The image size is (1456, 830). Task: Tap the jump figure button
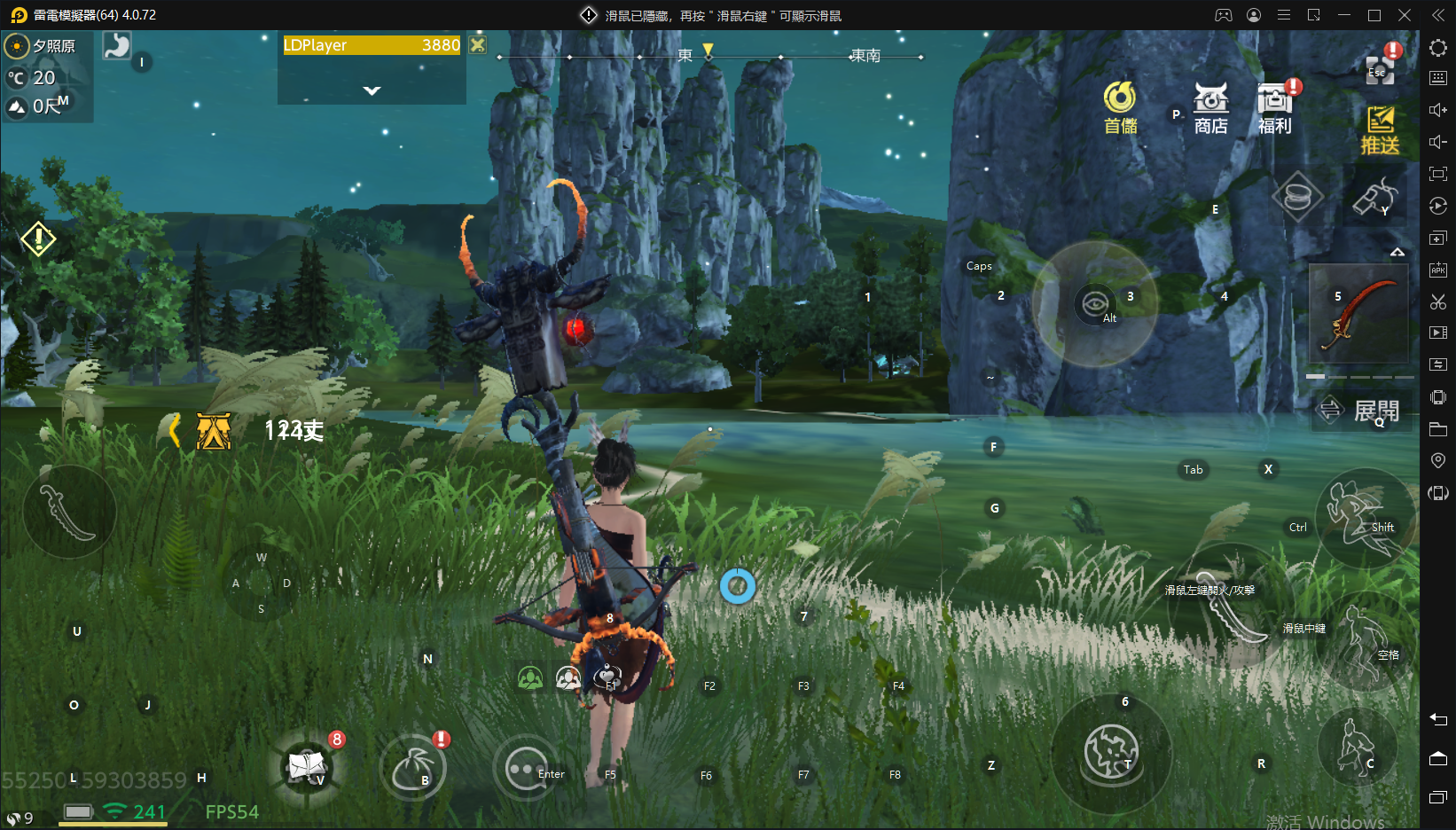[1364, 640]
